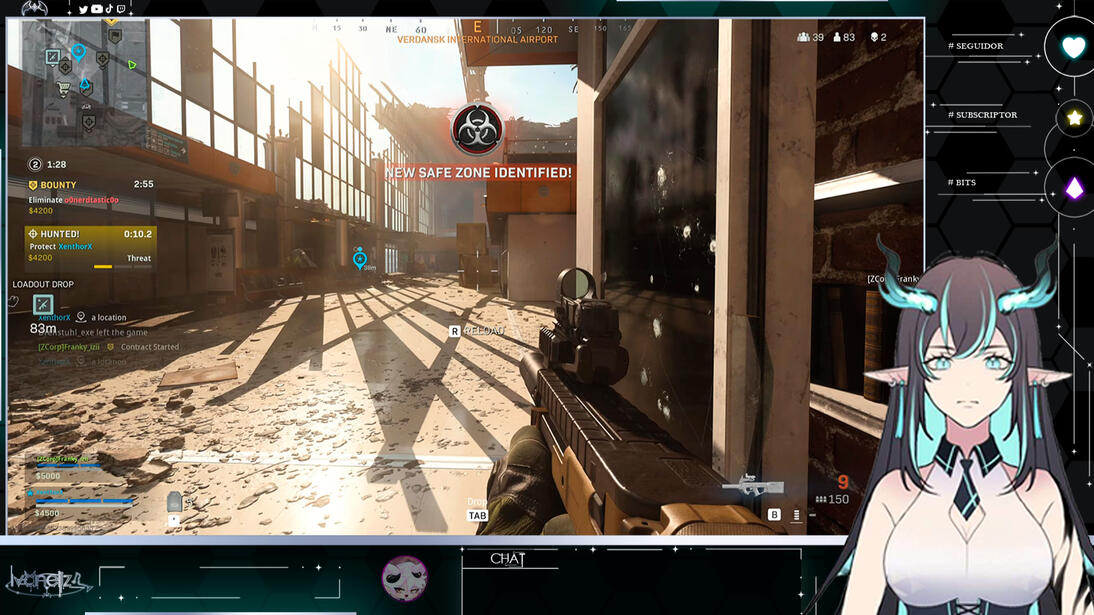Viewport: 1094px width, 615px height.
Task: Click the blue objective waypoint marker
Action: (x=360, y=259)
